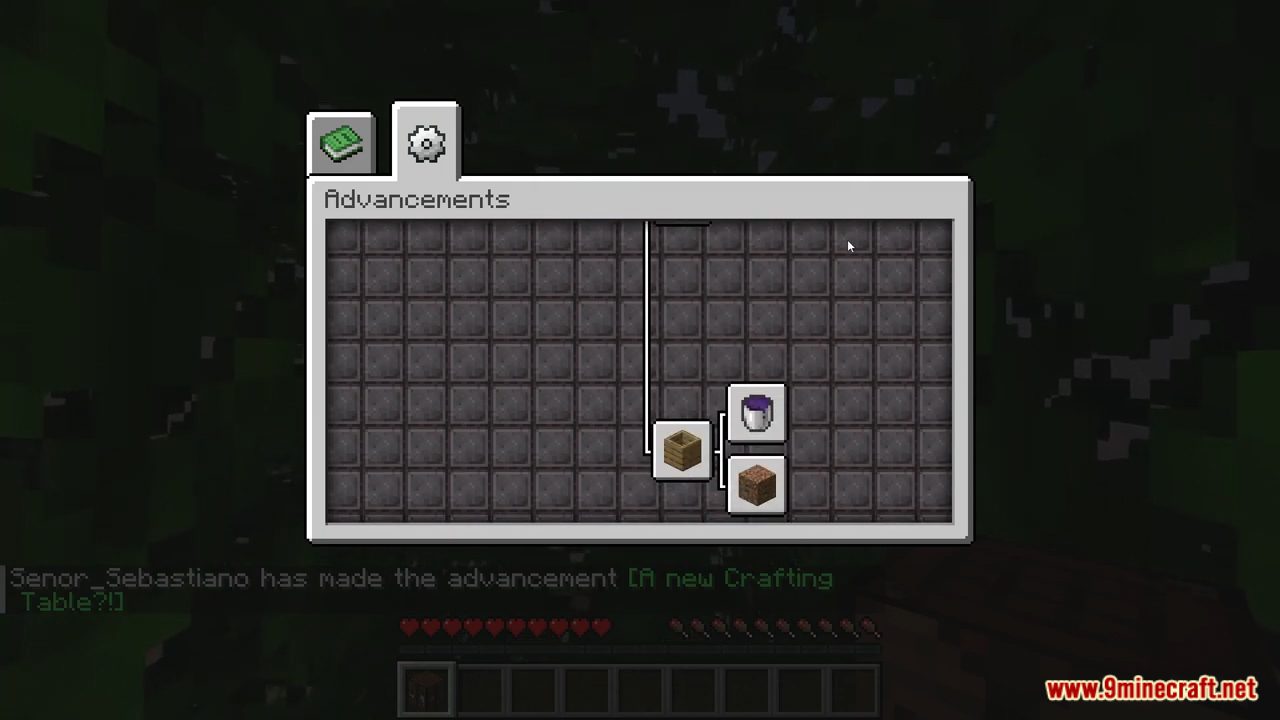
Task: Toggle selection of the composter advancement frame
Action: 681,450
